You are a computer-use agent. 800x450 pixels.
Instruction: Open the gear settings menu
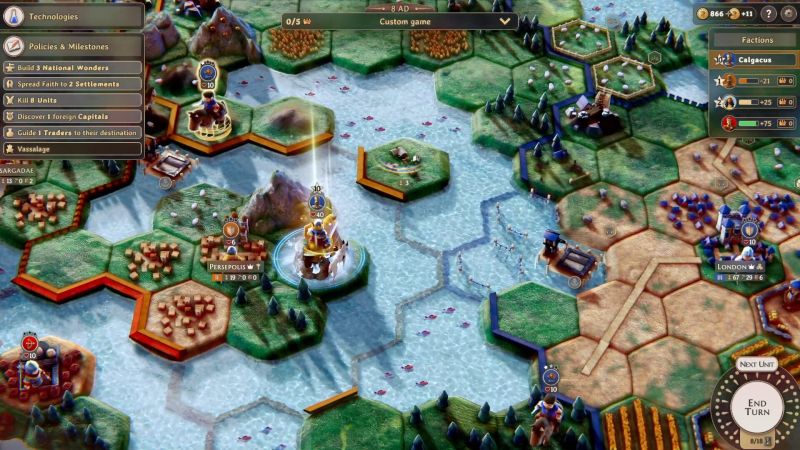(788, 14)
